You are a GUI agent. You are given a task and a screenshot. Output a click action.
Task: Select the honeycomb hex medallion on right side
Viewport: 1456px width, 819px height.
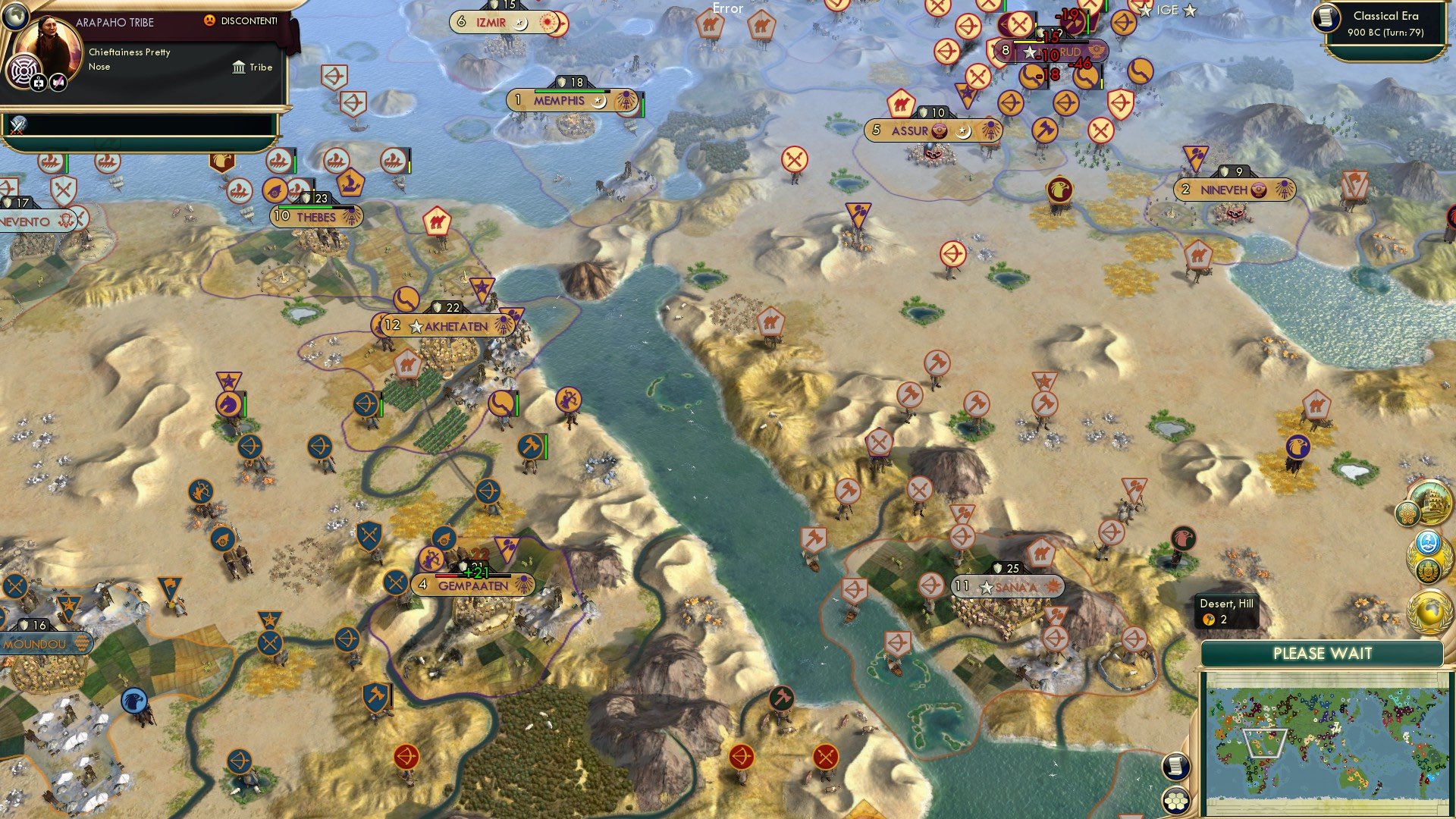[1406, 514]
